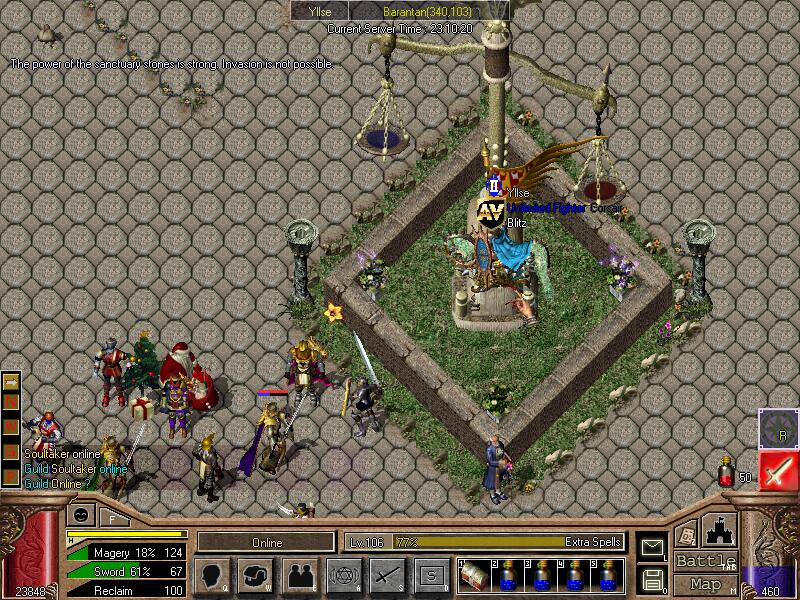The width and height of the screenshot is (800, 600).
Task: Open the two-person party button
Action: pos(299,575)
